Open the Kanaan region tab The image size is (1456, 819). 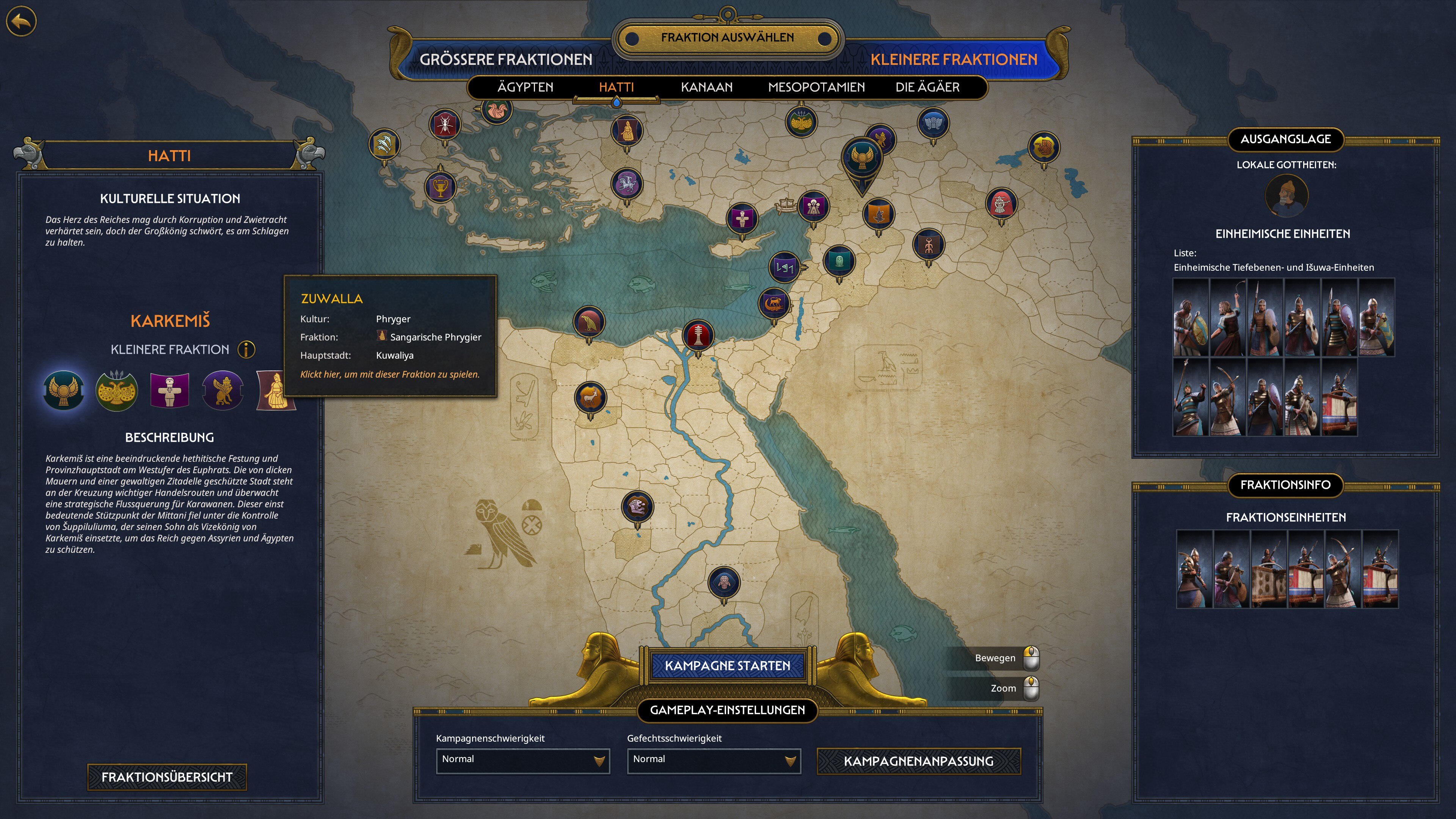(706, 87)
